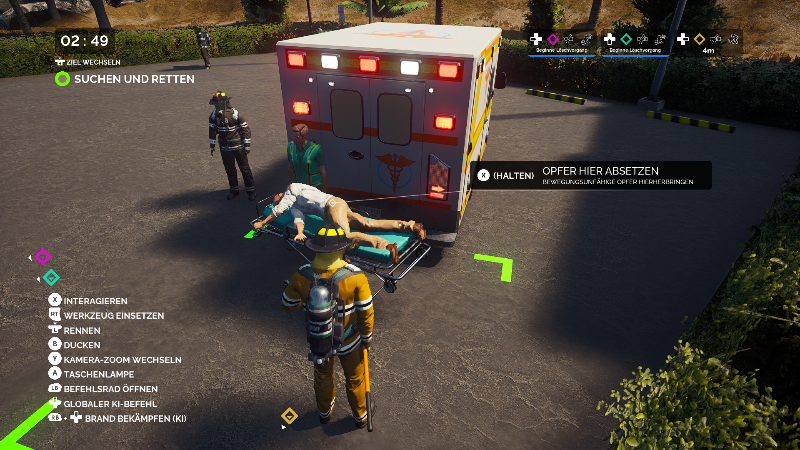Click the teal diamond offscreen teammate direction marker

tap(51, 277)
